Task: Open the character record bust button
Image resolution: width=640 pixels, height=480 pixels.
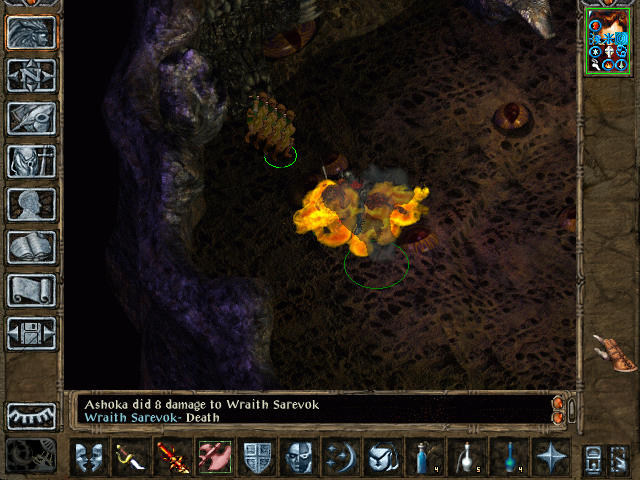Action: (x=31, y=204)
